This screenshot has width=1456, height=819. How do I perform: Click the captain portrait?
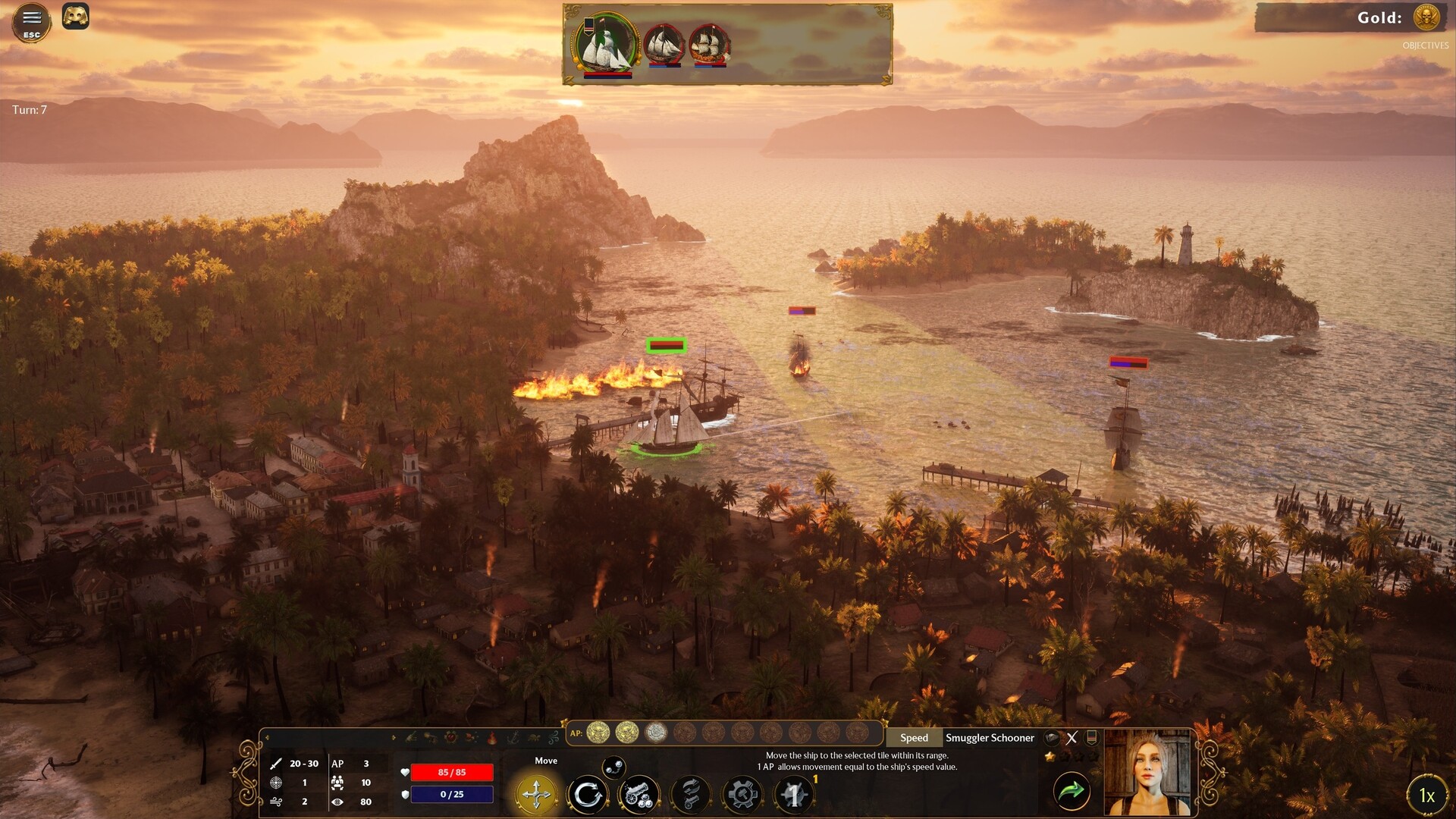1148,773
